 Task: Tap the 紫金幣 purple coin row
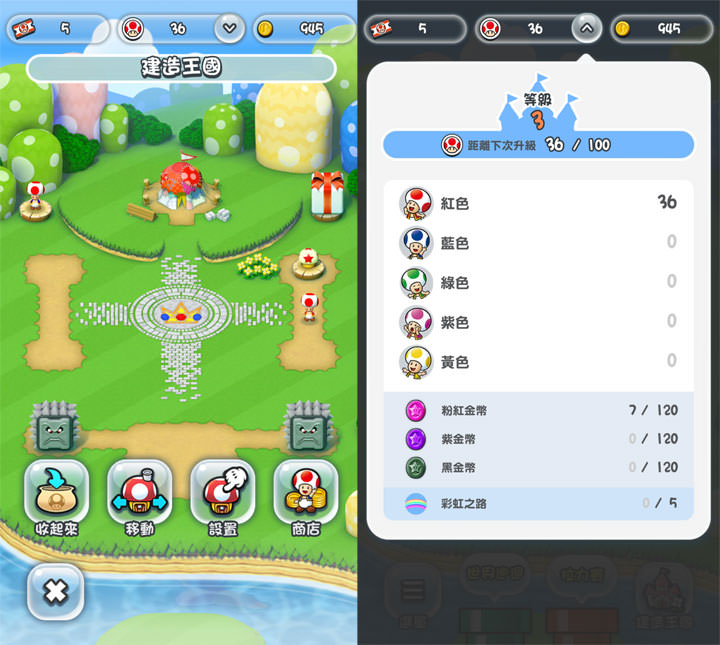point(538,439)
